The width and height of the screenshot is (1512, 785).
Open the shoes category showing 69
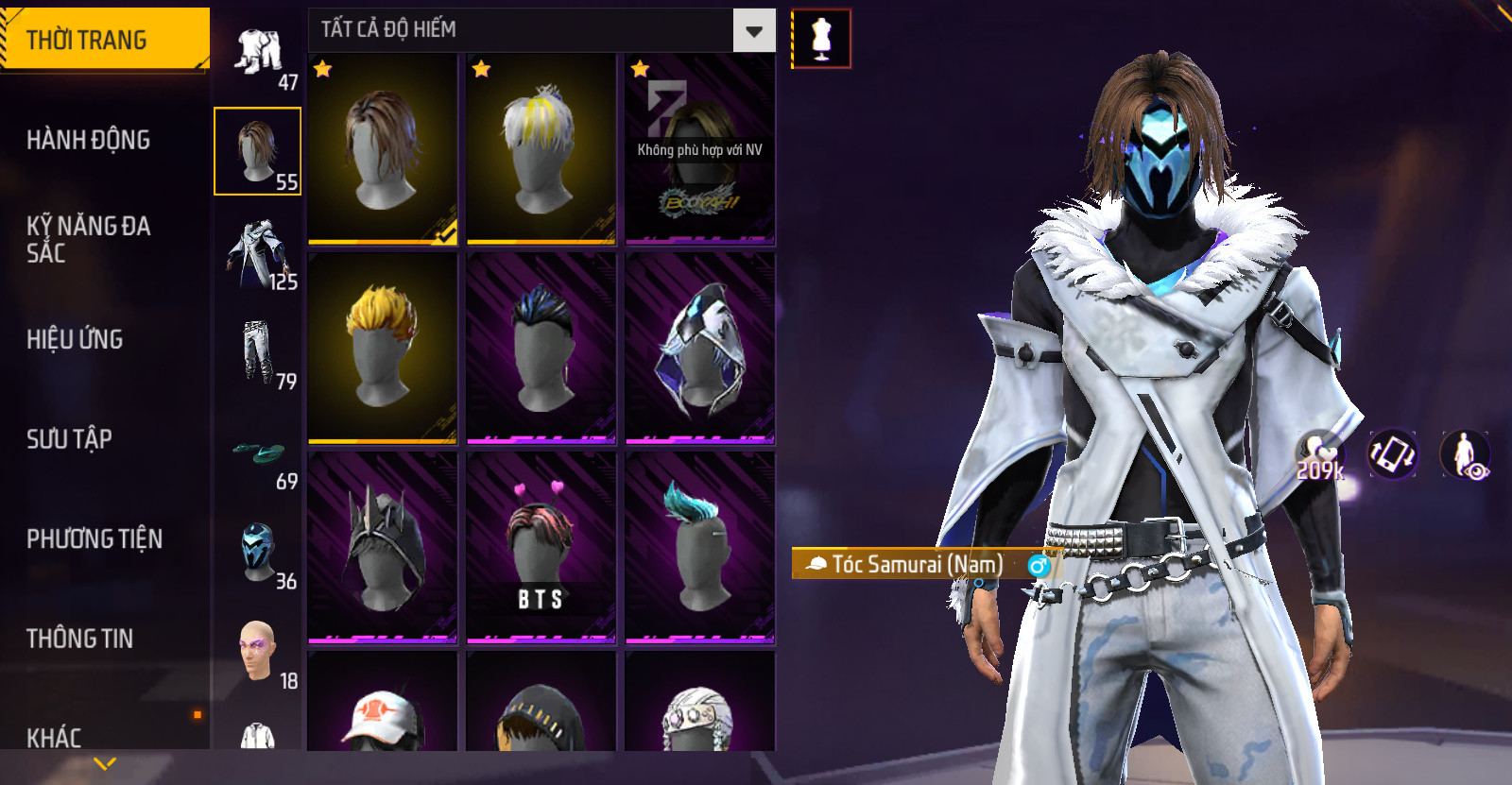click(259, 458)
